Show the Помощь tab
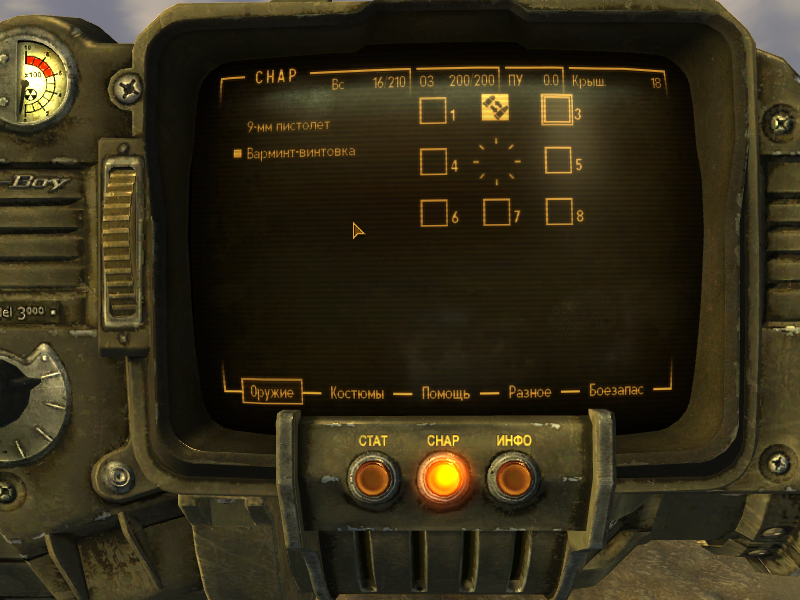This screenshot has width=800, height=600. (445, 393)
